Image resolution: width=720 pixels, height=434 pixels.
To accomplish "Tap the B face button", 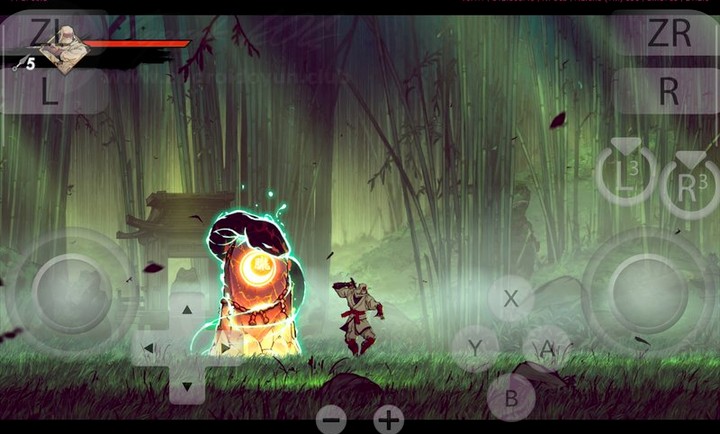I will (x=511, y=397).
